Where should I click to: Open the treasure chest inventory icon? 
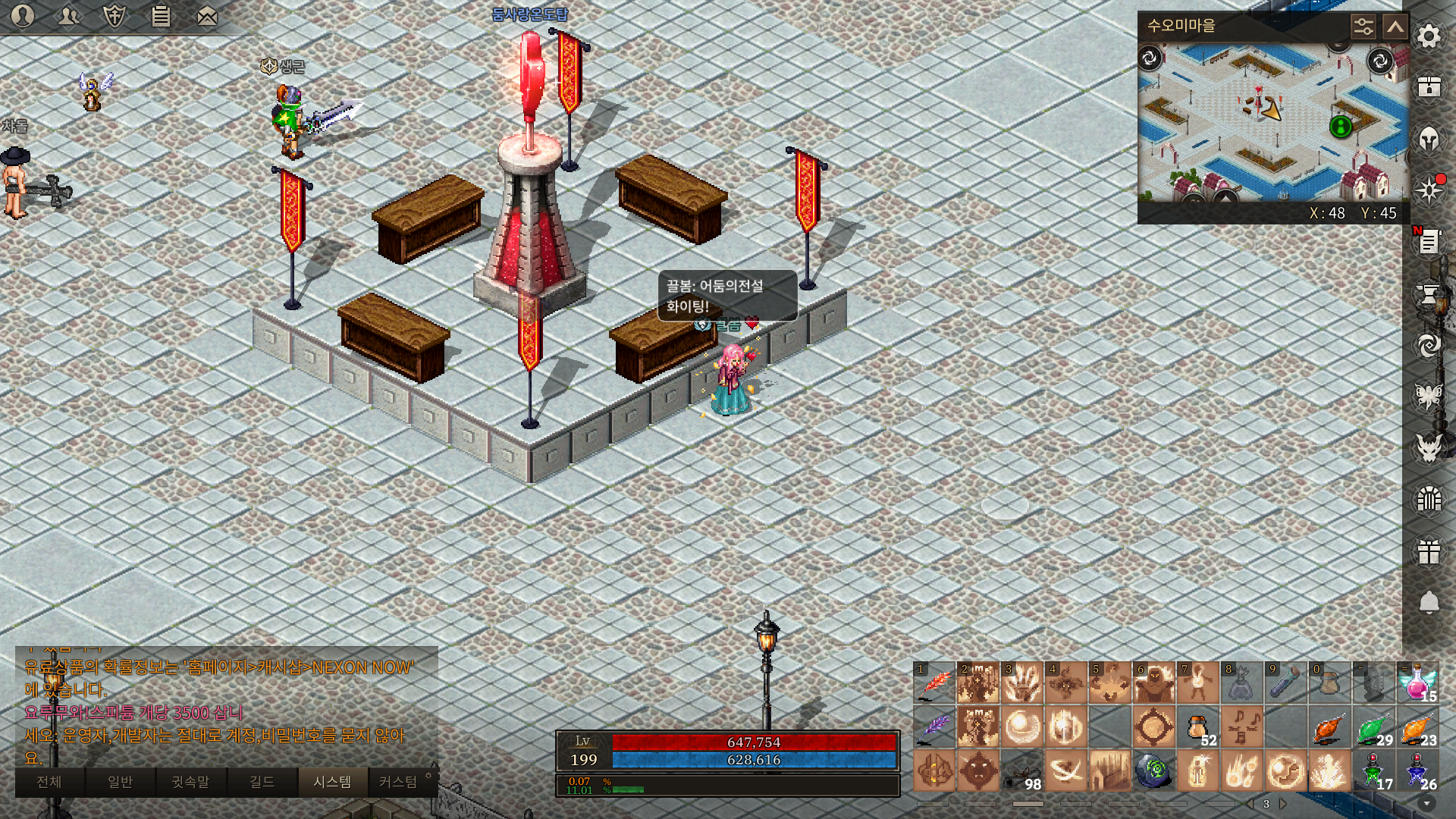click(1429, 86)
